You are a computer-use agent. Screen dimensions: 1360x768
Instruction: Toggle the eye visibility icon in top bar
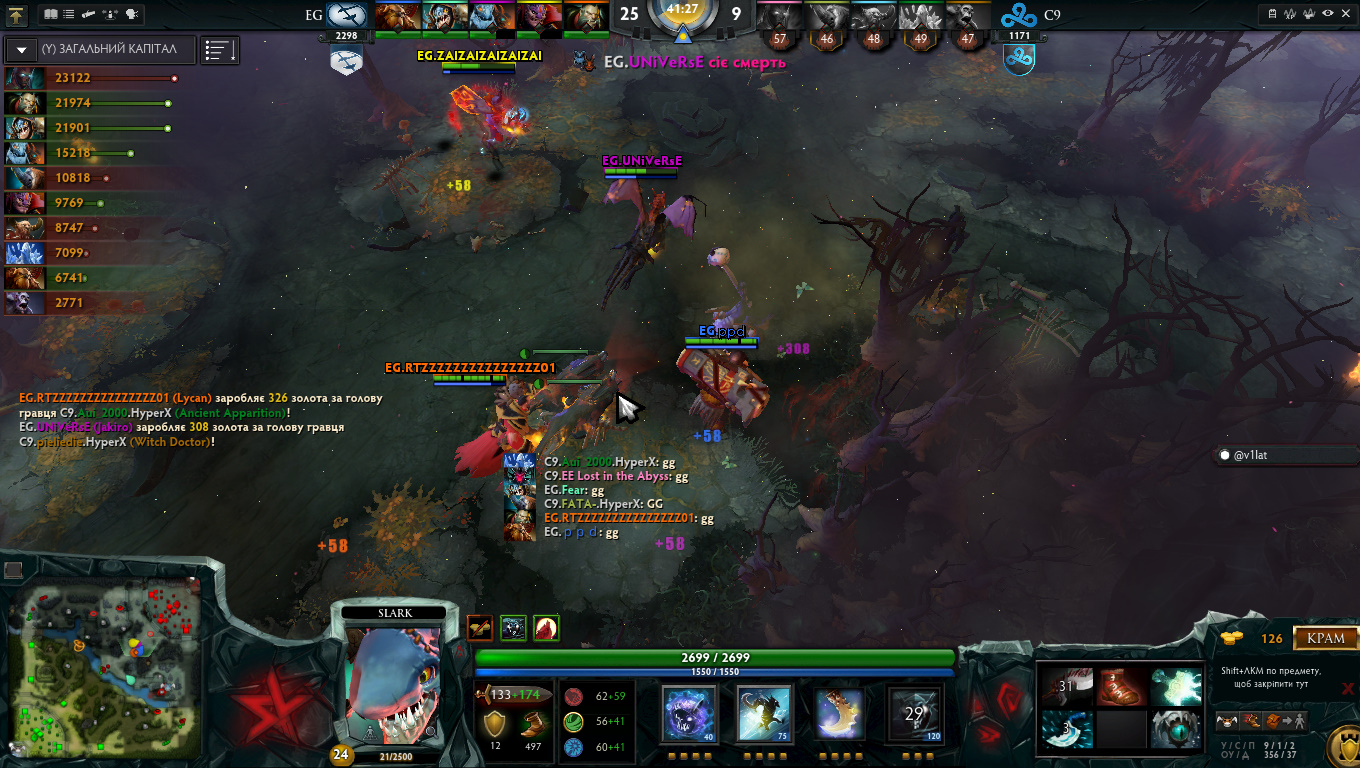(x=1328, y=14)
